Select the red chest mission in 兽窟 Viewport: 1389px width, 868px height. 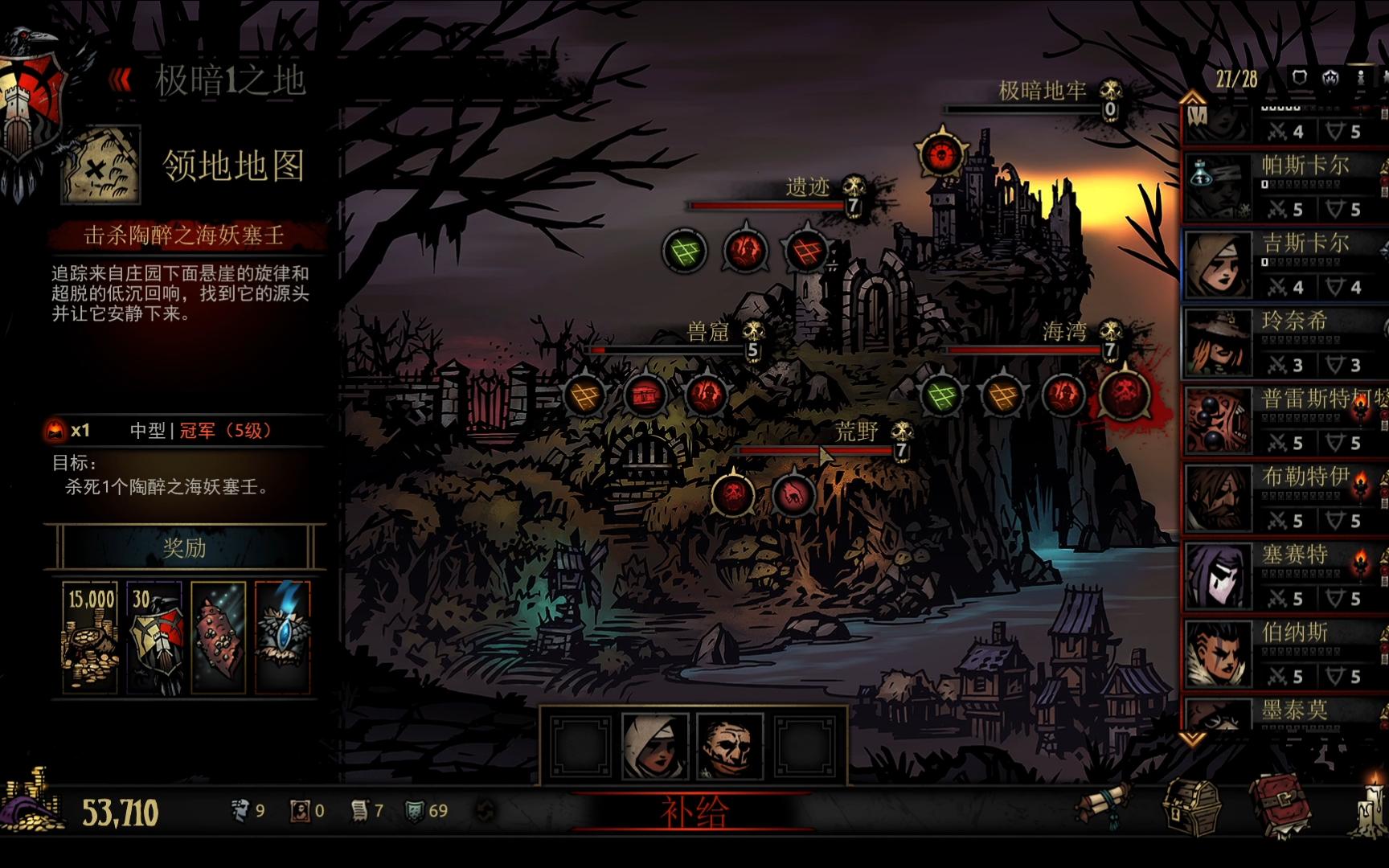coord(645,395)
